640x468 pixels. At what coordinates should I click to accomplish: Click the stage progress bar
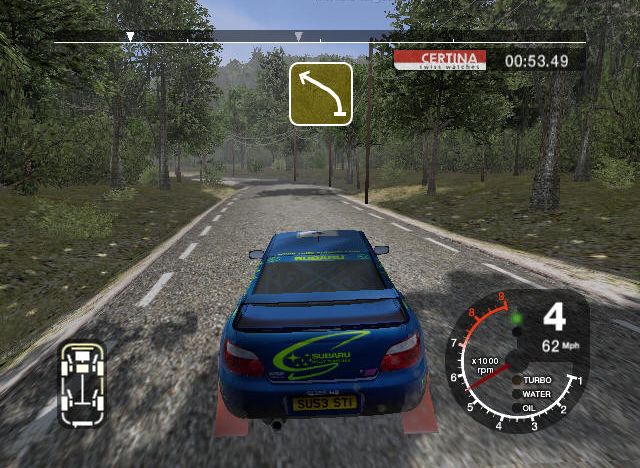tap(320, 38)
